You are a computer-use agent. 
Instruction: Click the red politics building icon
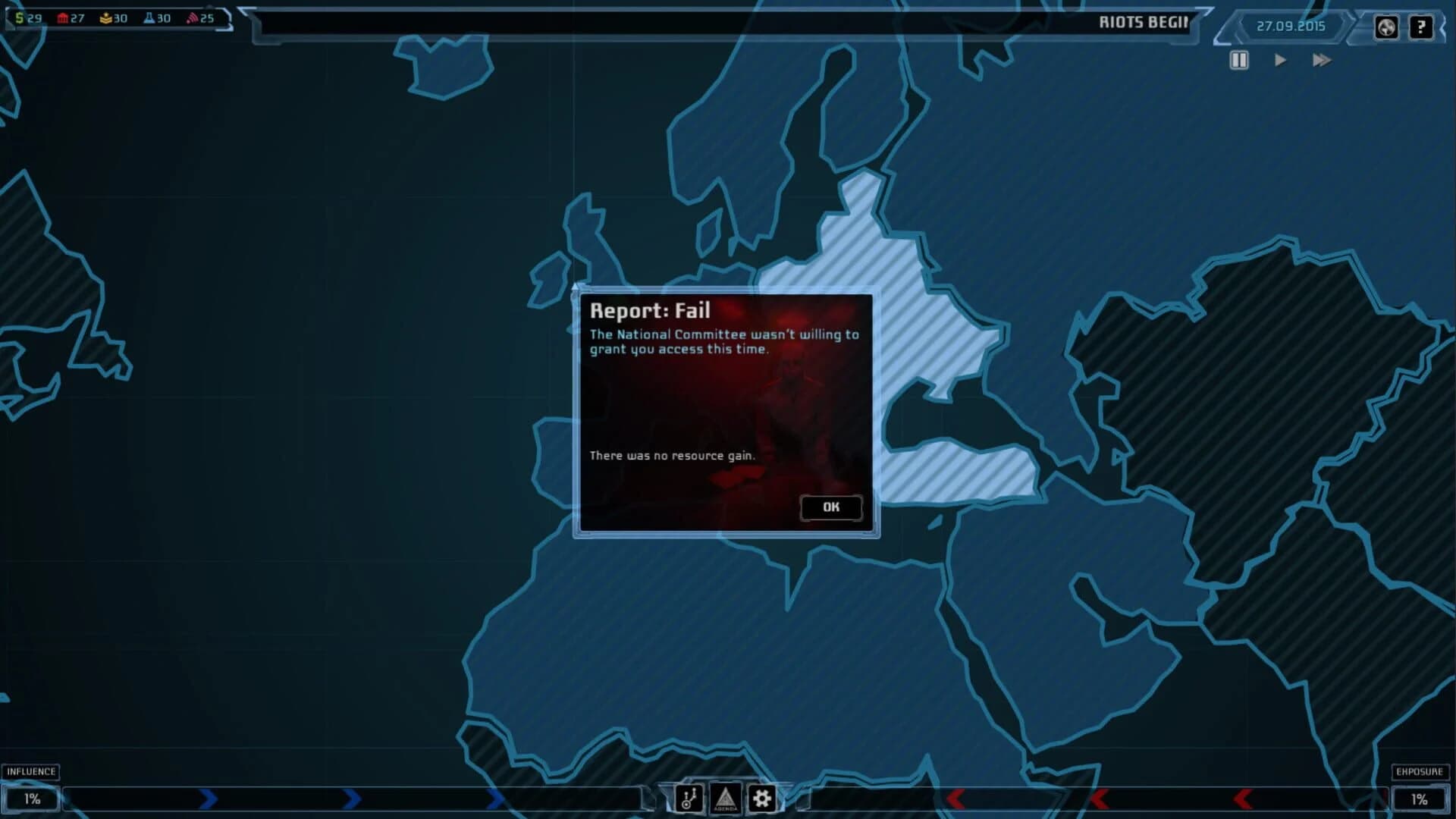point(64,17)
